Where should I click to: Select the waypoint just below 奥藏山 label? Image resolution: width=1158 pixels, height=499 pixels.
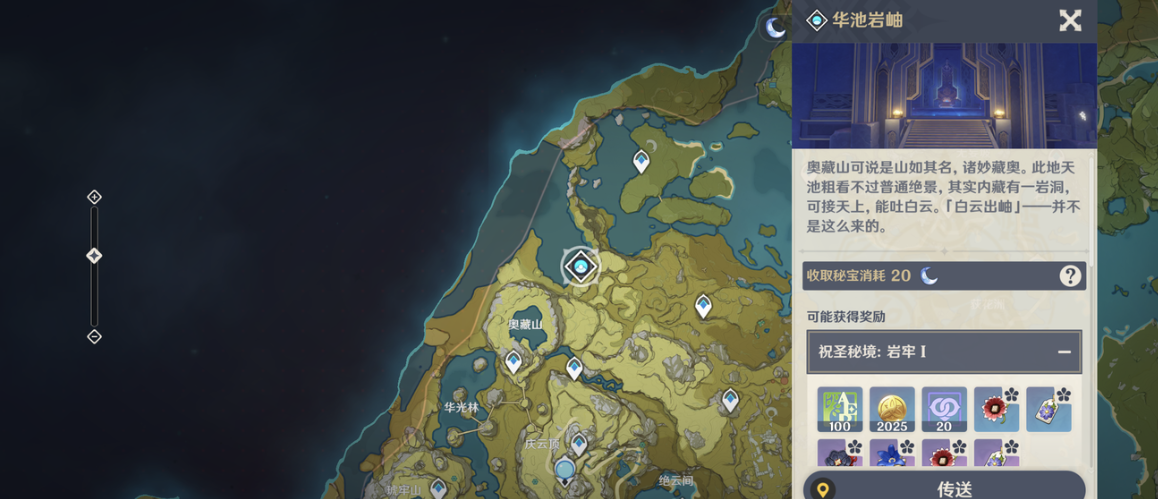[x=514, y=361]
